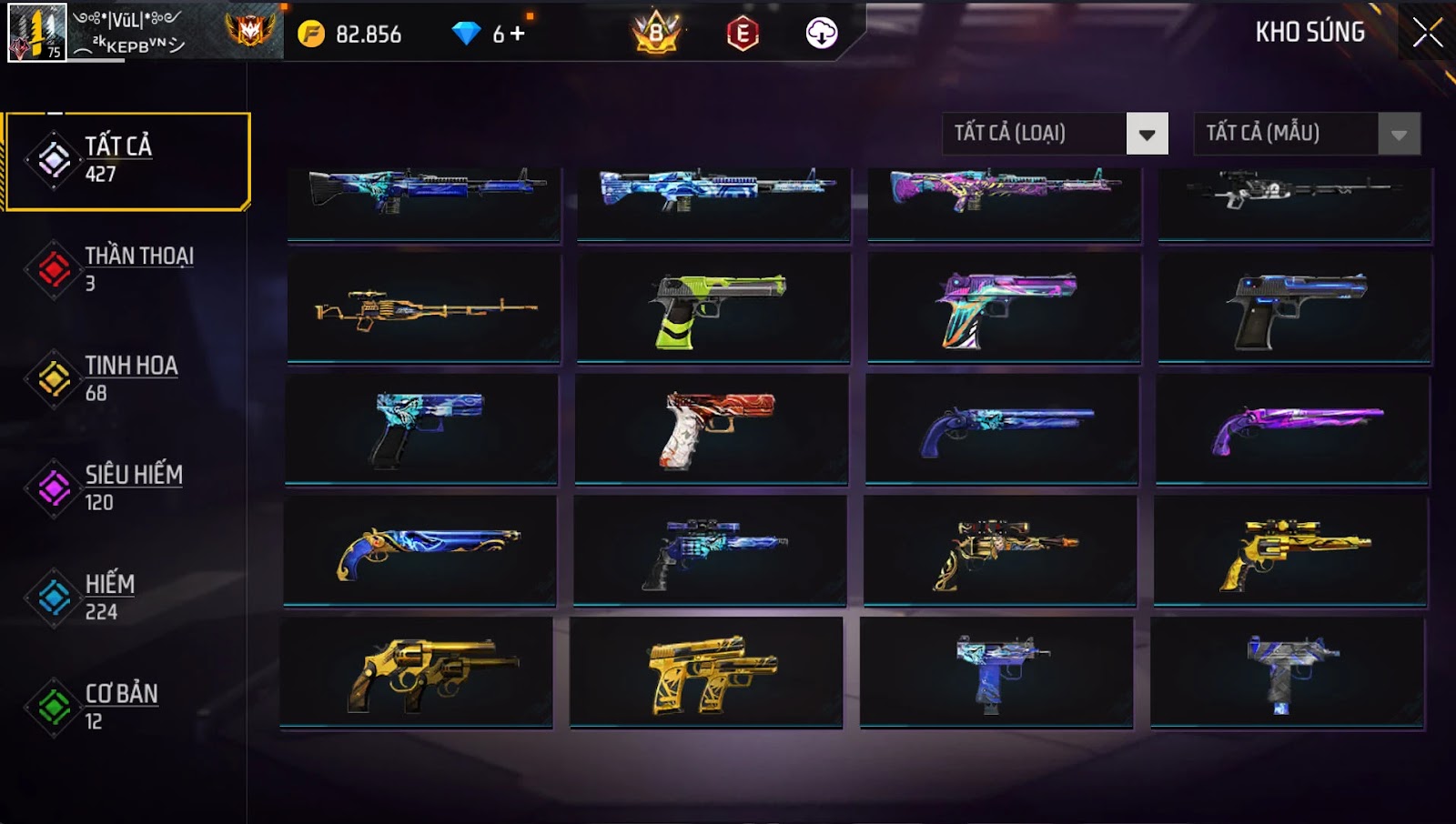1456x824 pixels.
Task: Filter by the Hiếm rarity tab
Action: [x=127, y=597]
